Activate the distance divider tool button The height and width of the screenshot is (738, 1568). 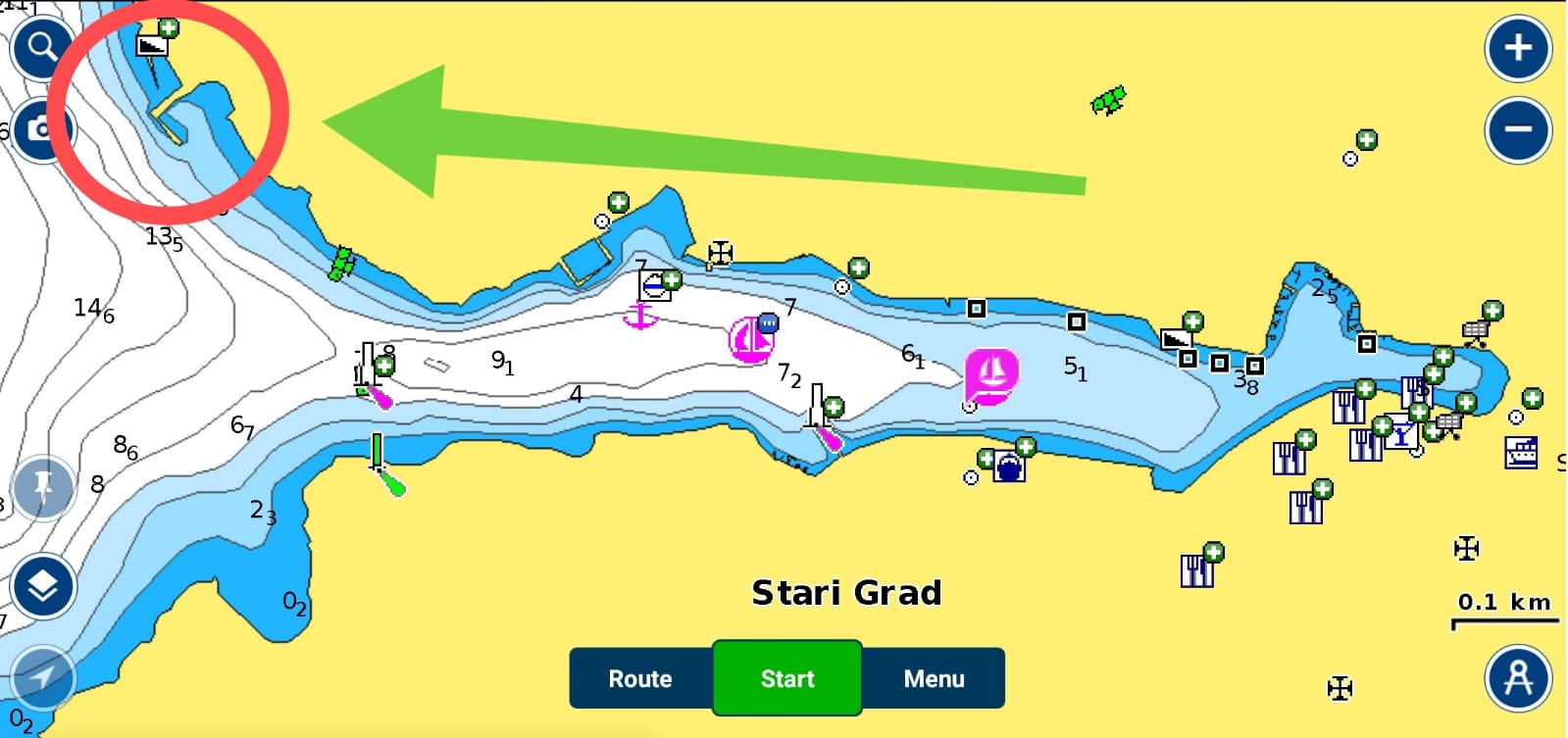1518,678
